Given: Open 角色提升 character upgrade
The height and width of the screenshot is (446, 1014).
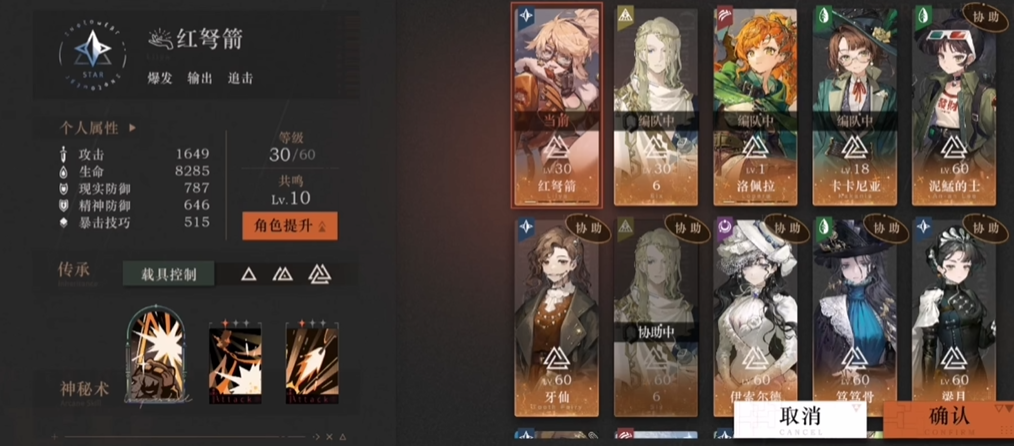Looking at the screenshot, I should [289, 226].
